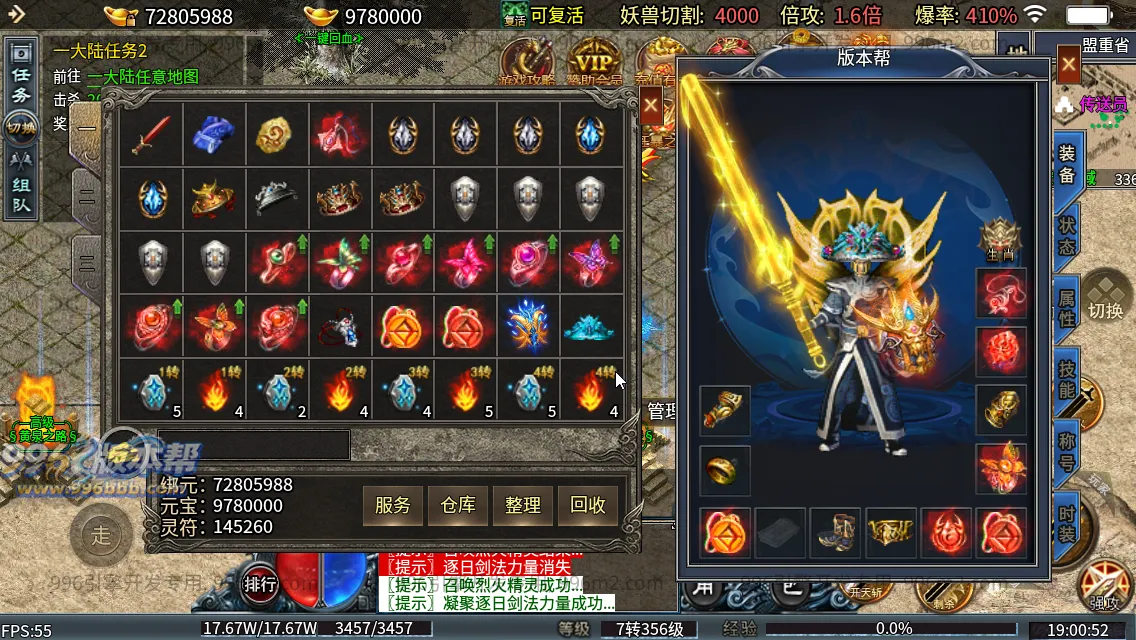Close the inventory bag window
This screenshot has width=1136, height=640.
click(651, 105)
